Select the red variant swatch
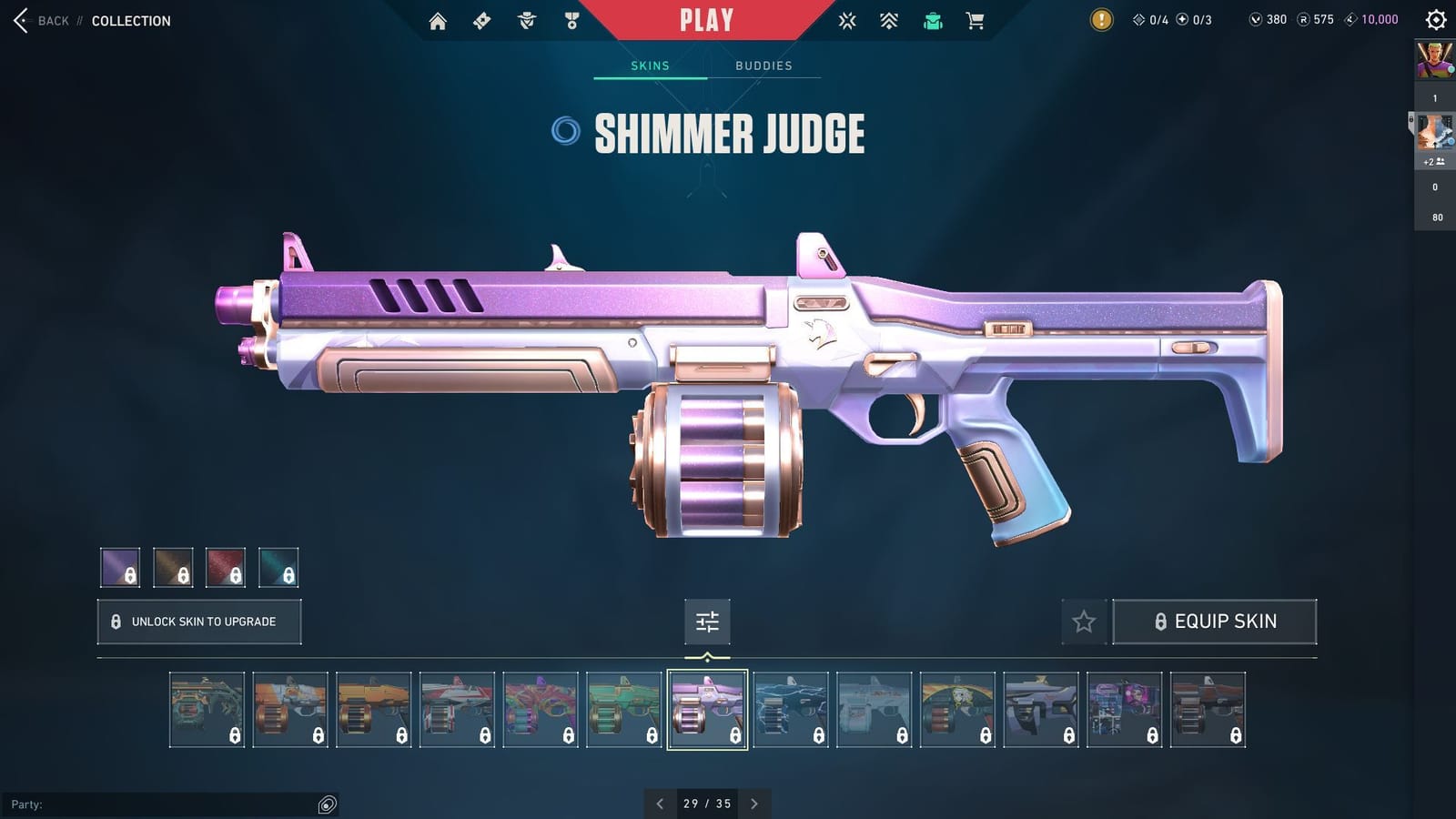Image resolution: width=1456 pixels, height=819 pixels. point(227,568)
